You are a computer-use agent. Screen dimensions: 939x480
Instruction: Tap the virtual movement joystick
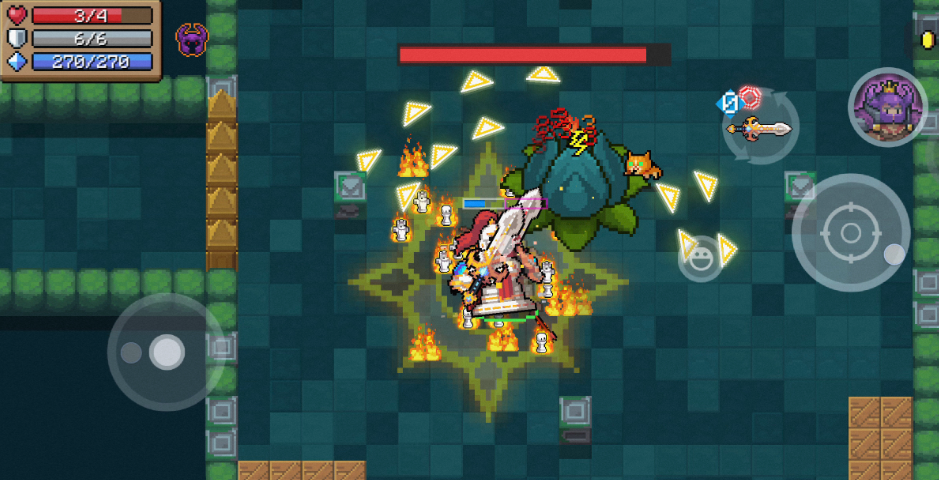coord(165,352)
